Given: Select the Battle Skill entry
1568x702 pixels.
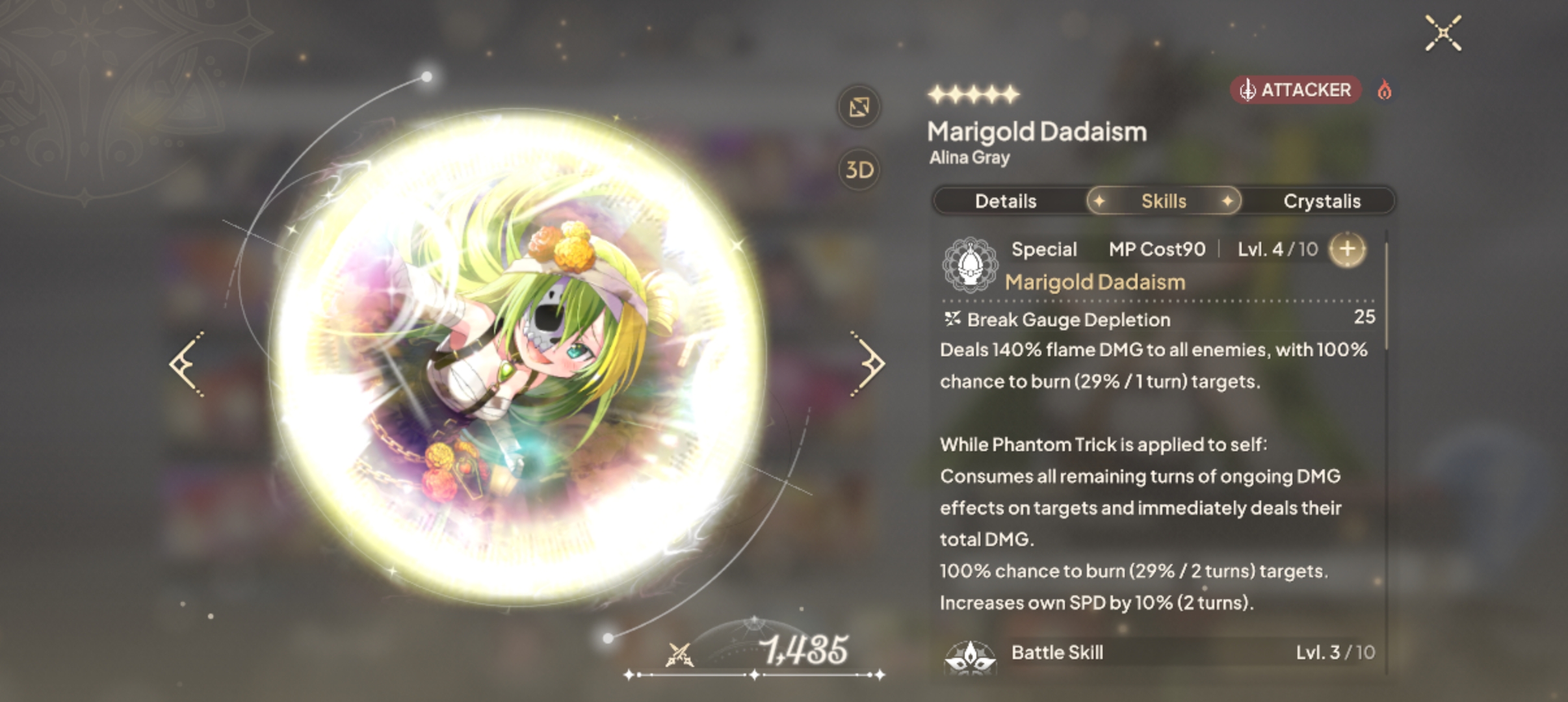Looking at the screenshot, I should 1056,653.
